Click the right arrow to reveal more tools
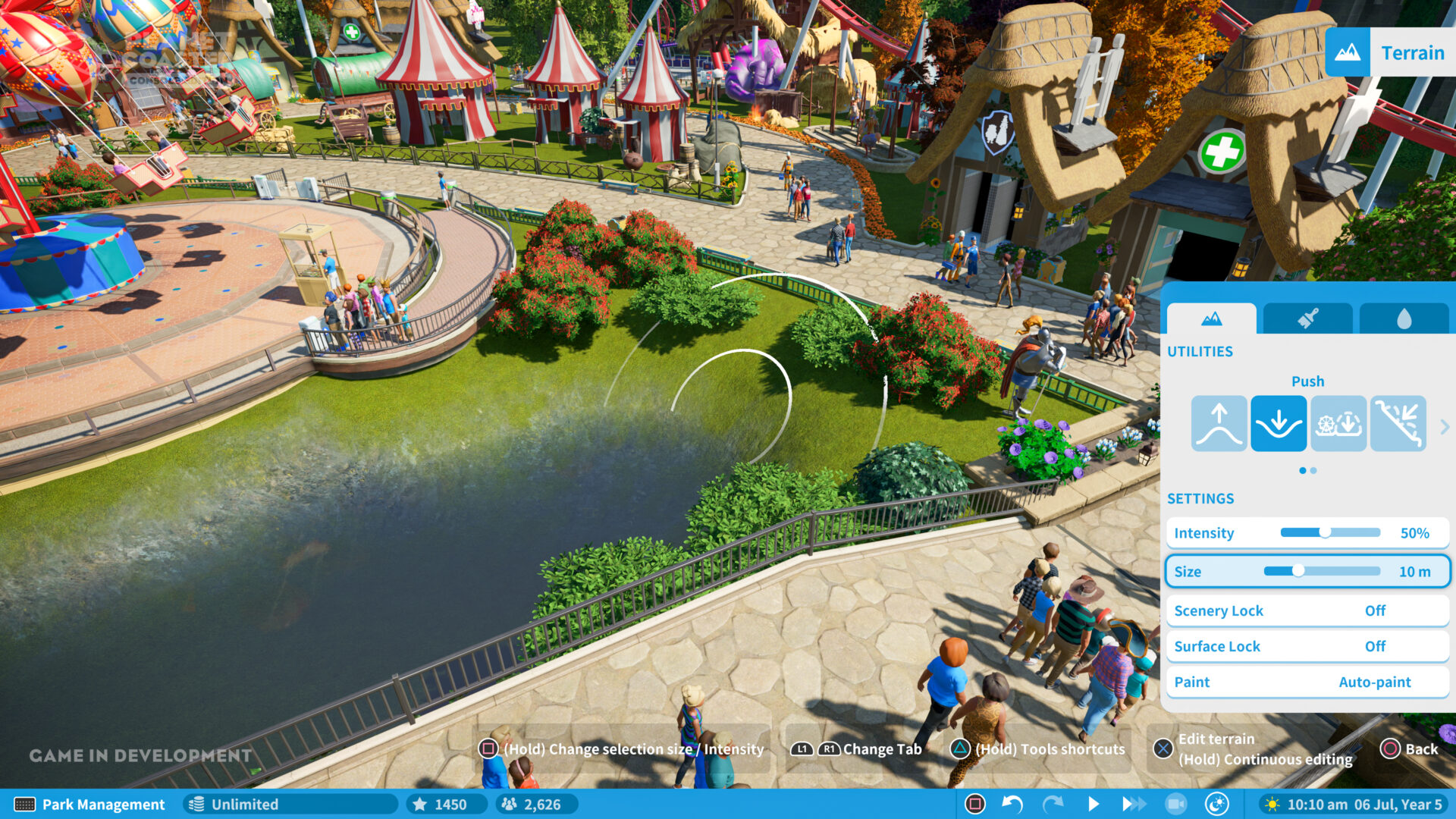 coord(1445,426)
